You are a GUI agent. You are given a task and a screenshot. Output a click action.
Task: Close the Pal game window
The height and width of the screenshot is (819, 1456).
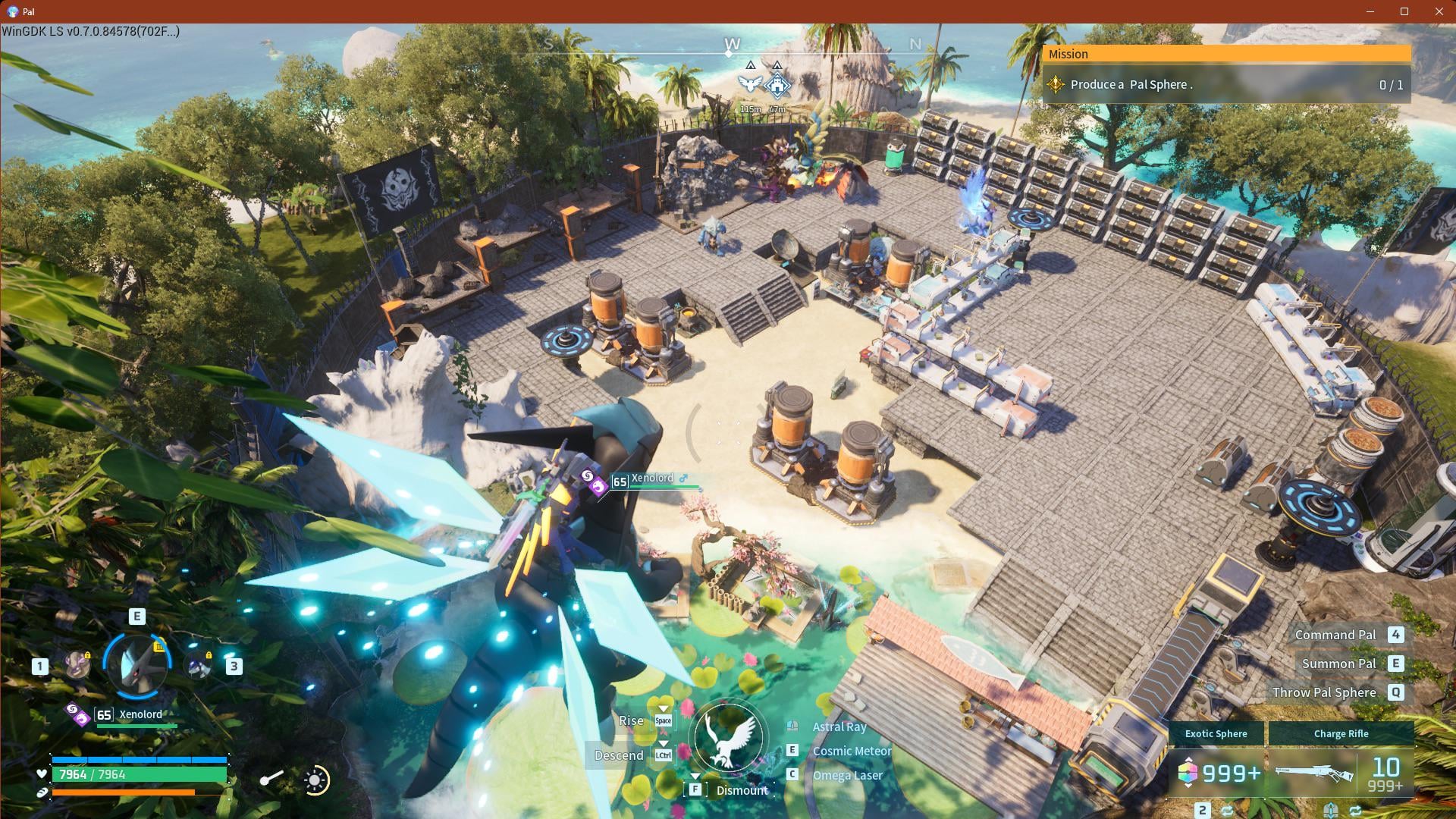1439,11
